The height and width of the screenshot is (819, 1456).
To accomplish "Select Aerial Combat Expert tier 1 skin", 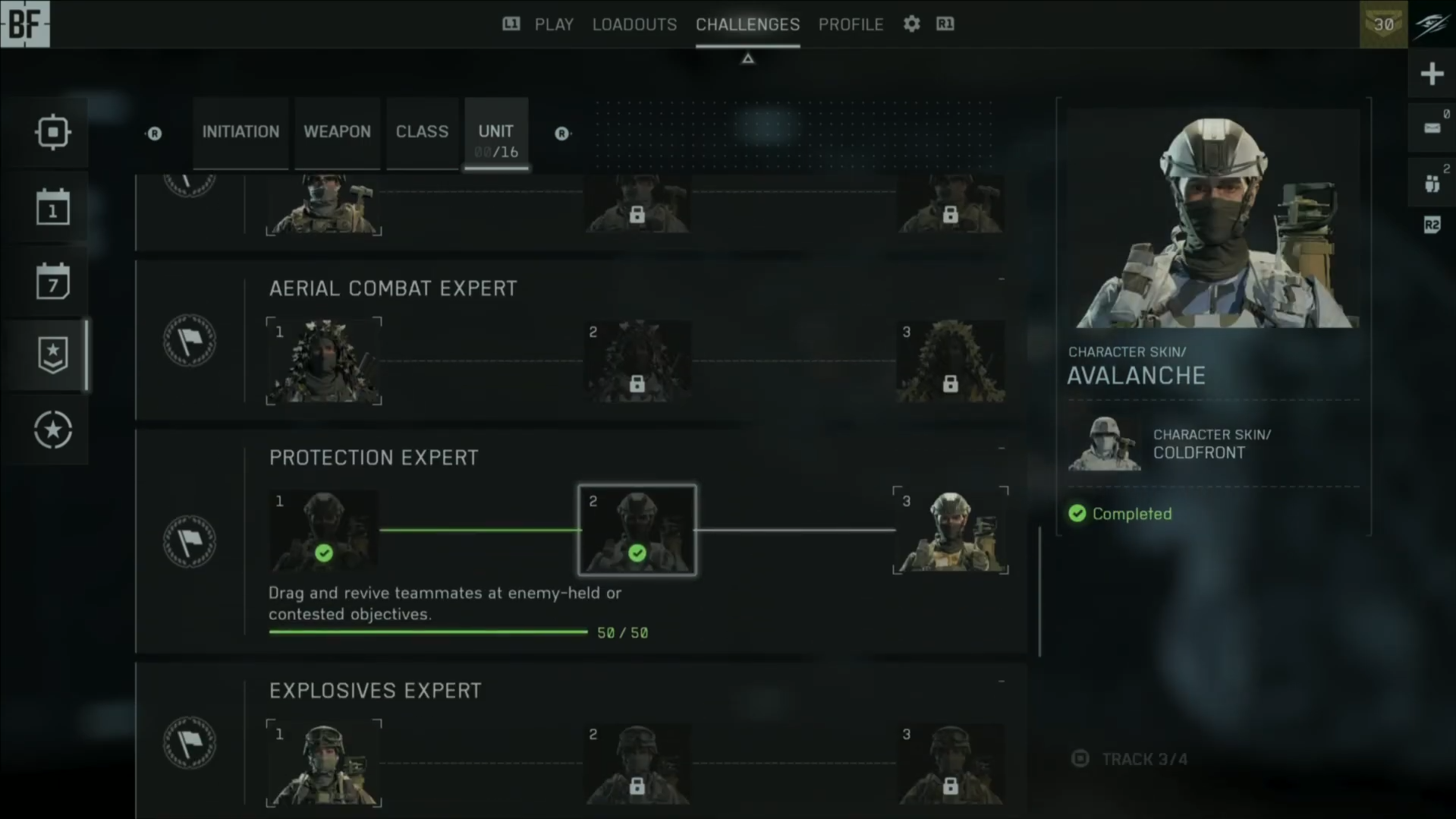I will (x=324, y=361).
